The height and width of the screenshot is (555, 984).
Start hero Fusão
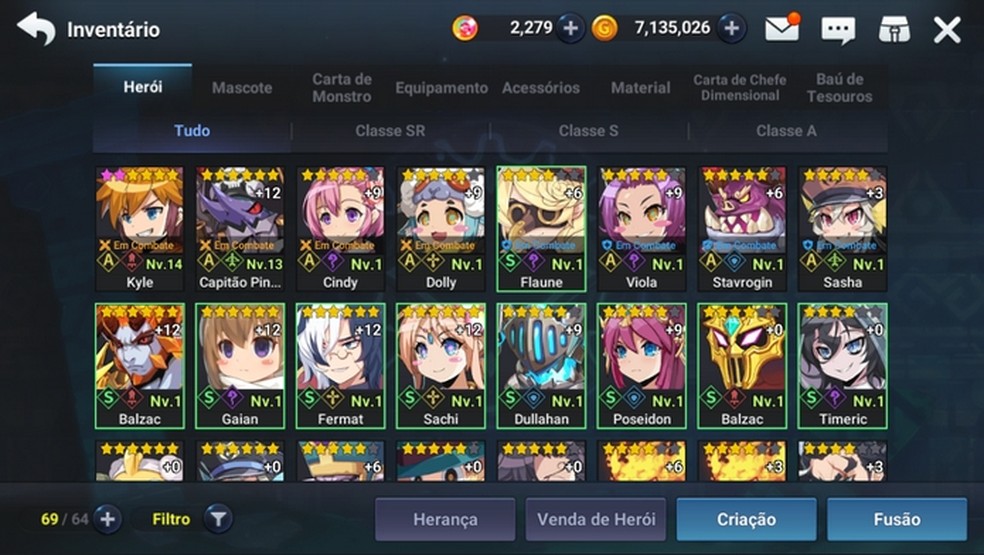tap(896, 519)
